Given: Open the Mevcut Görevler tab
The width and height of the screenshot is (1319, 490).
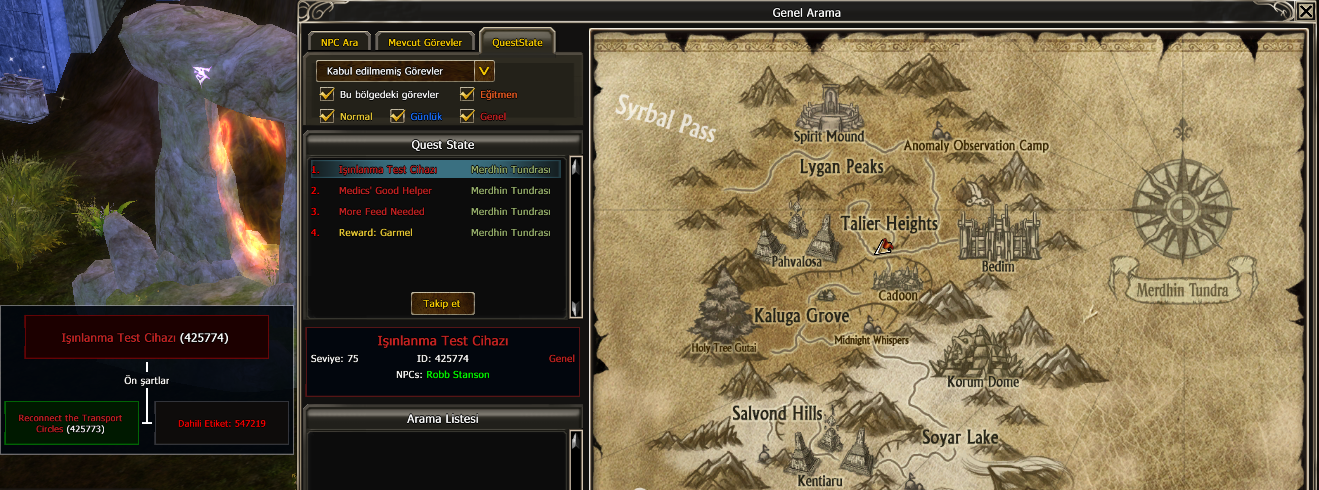Looking at the screenshot, I should coord(425,42).
